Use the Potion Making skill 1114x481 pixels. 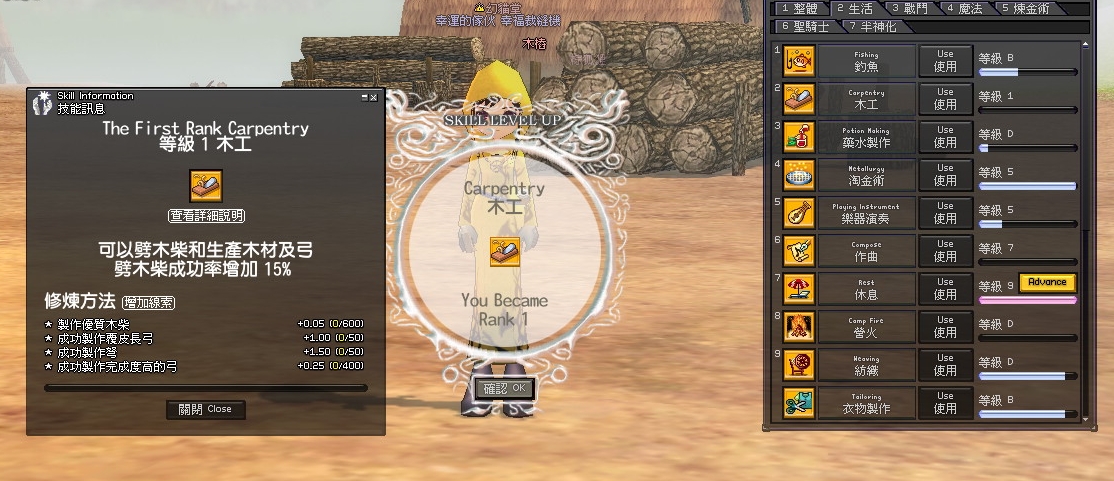[x=945, y=136]
